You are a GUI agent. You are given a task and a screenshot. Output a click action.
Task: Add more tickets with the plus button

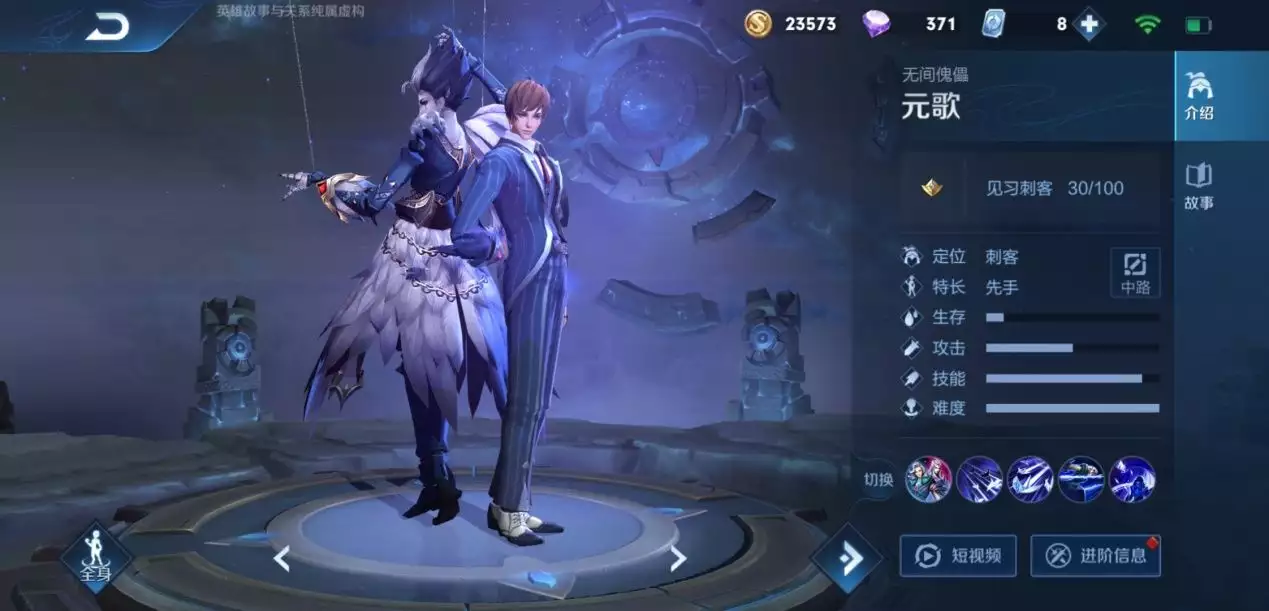click(x=1089, y=24)
